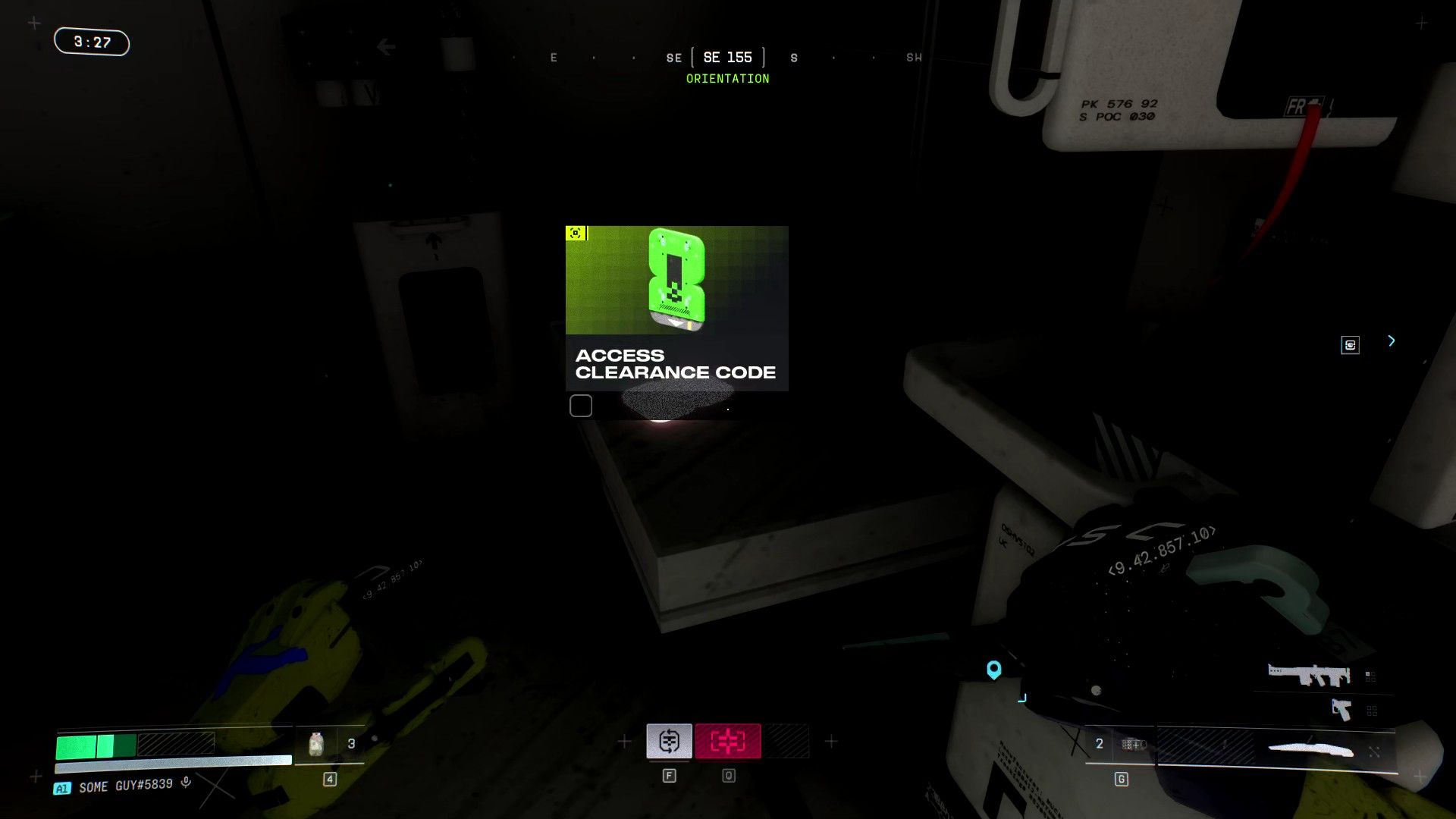The width and height of the screenshot is (1456, 819).
Task: Expand the cyan chevron arrow on the right edge
Action: click(x=1392, y=341)
